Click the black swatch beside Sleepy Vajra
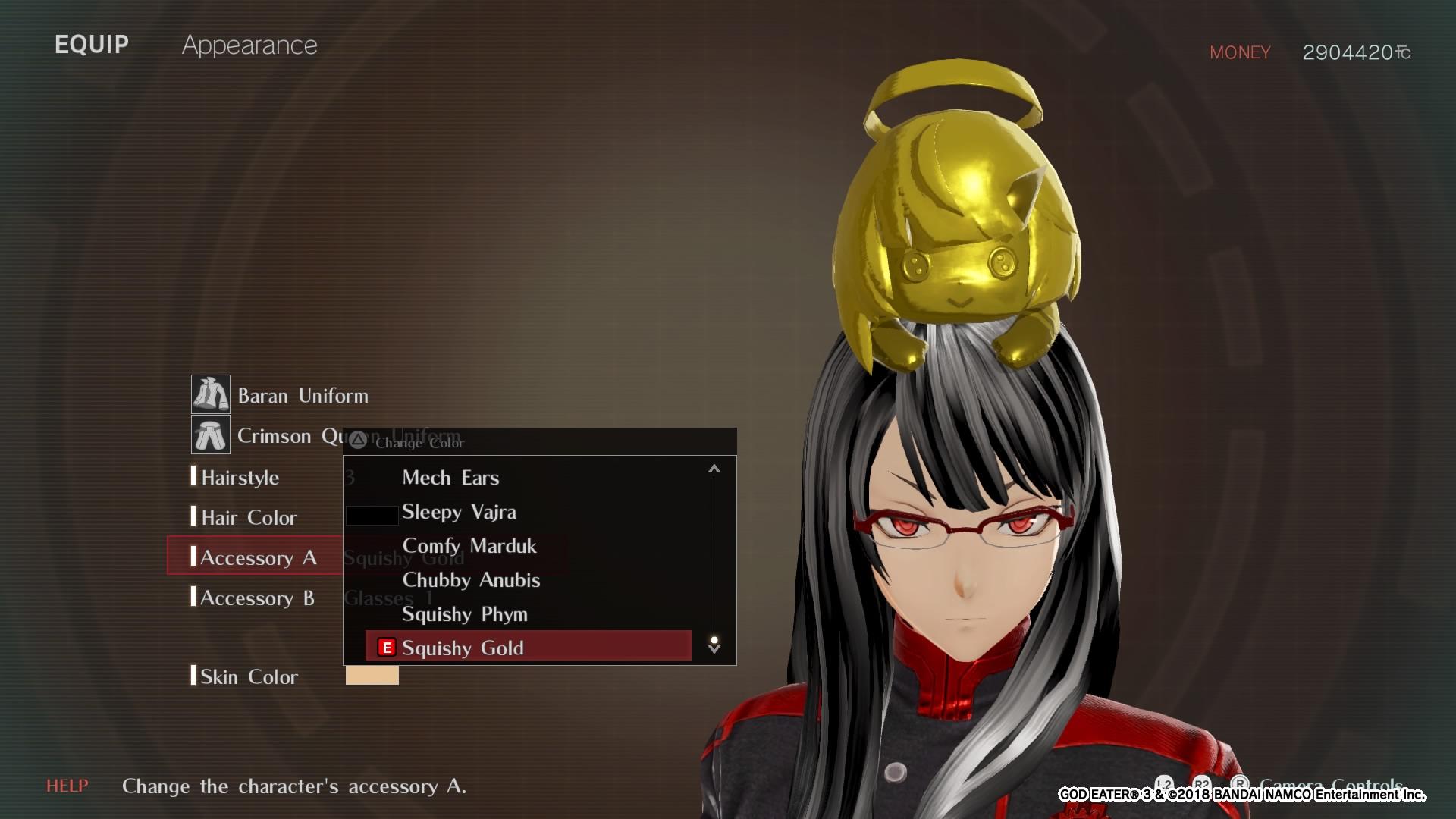The image size is (1456, 819). (372, 514)
